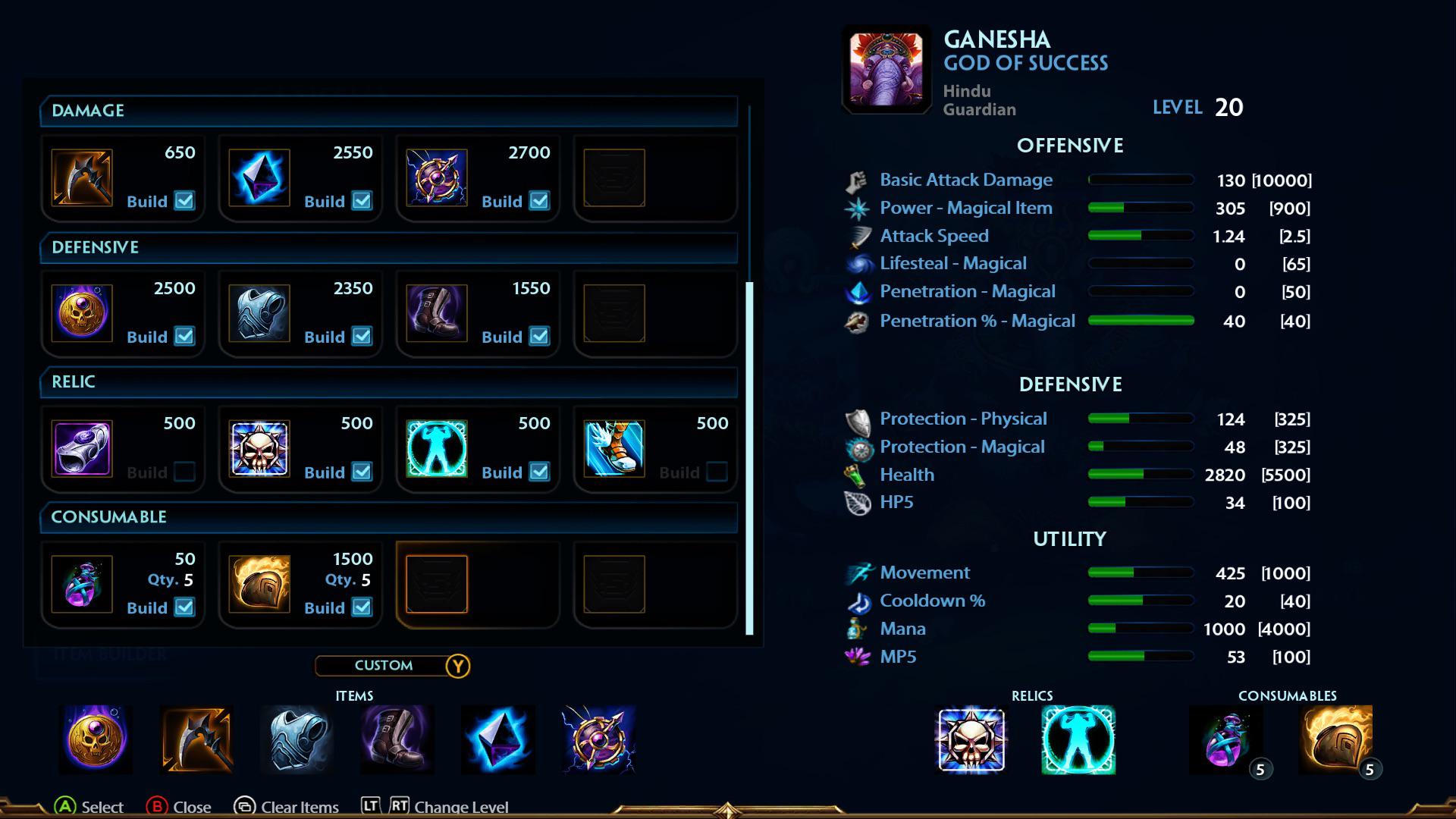This screenshot has width=1456, height=819.
Task: Select the healing potion consumable icon
Action: click(82, 584)
